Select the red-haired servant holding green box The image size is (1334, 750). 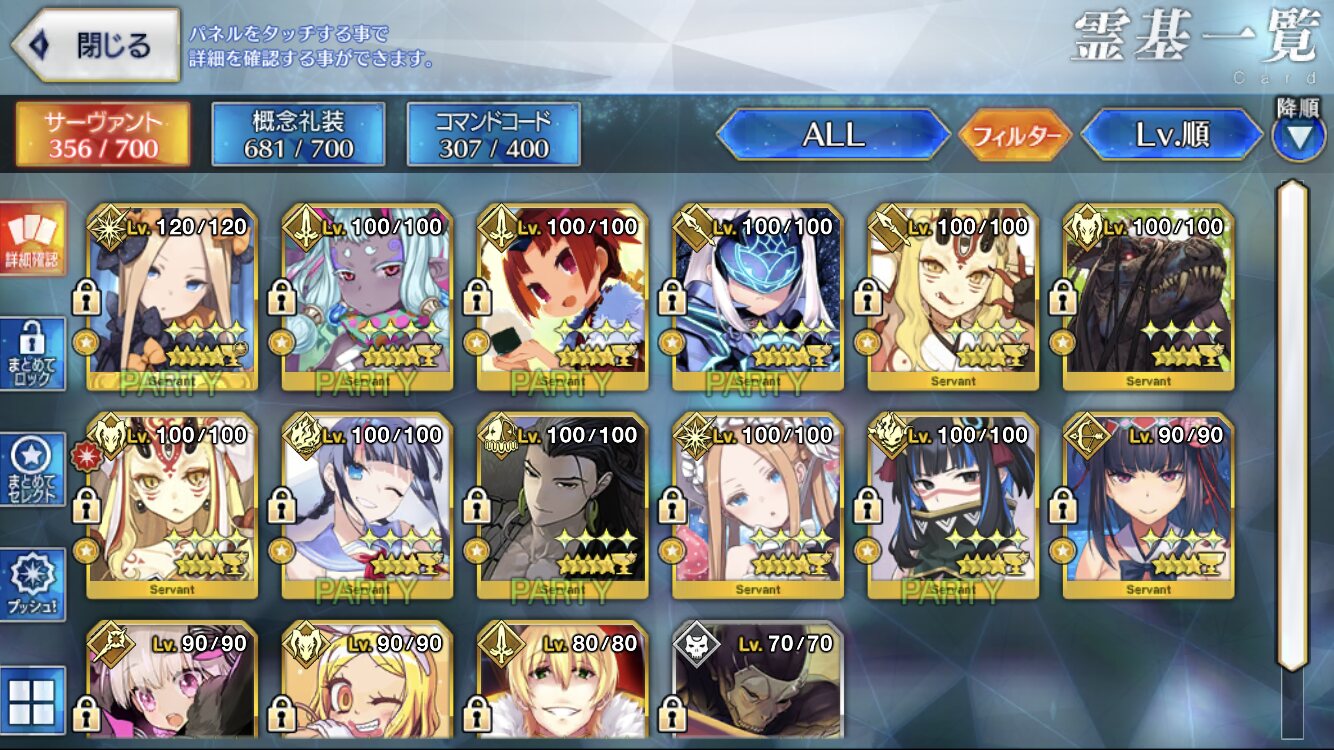(562, 298)
